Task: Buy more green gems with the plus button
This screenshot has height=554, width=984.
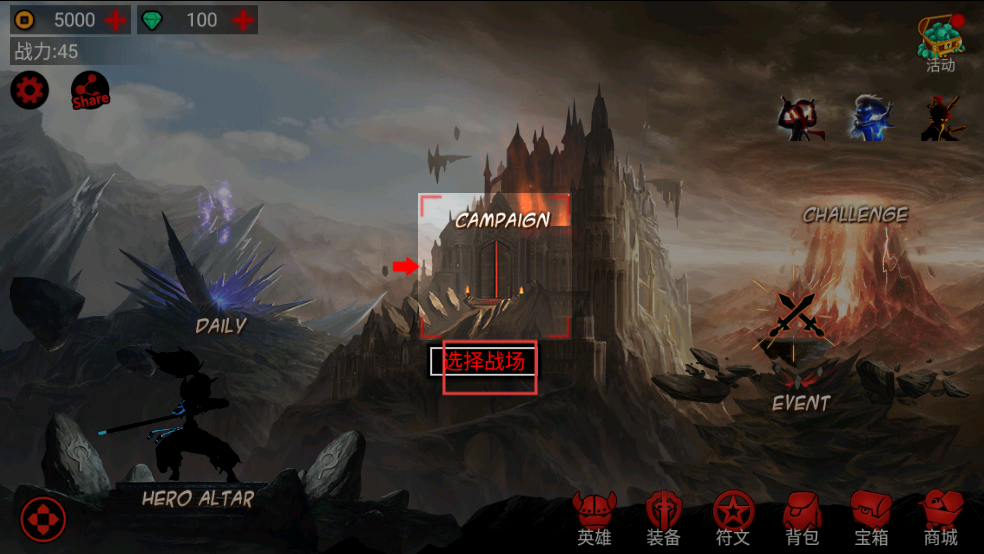Action: click(242, 19)
